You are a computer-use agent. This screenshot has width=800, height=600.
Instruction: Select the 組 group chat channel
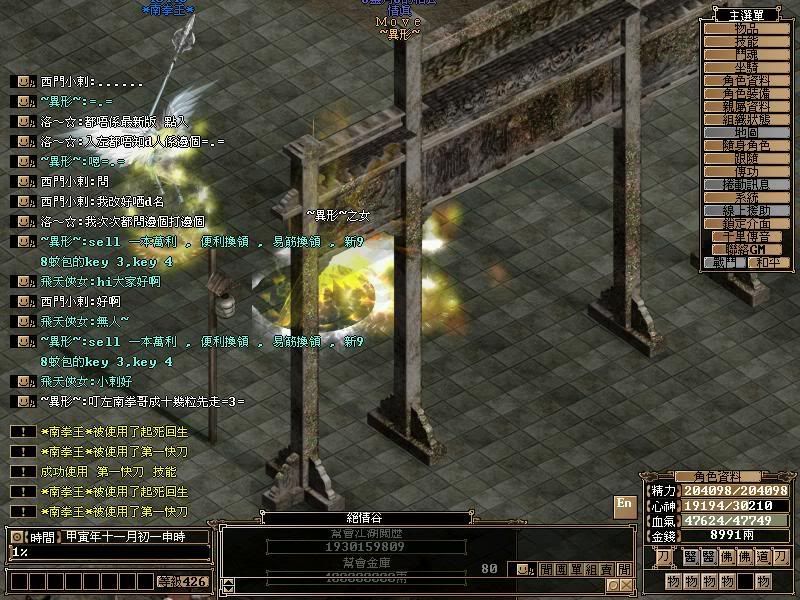[592, 569]
